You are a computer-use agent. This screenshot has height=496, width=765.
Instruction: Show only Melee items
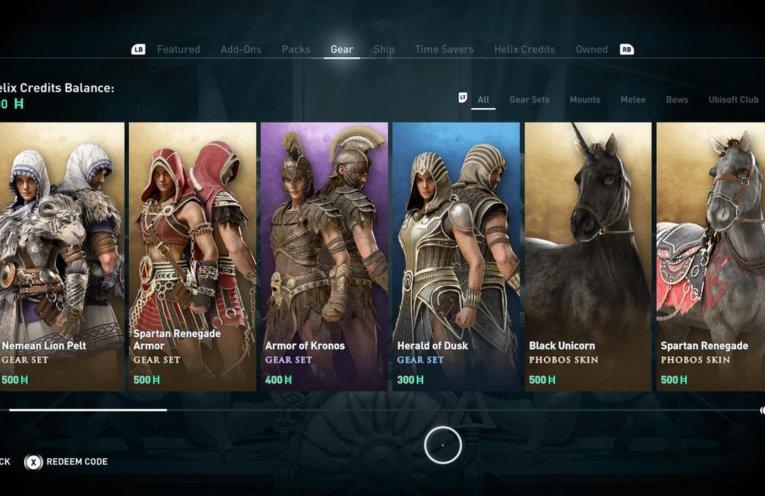coord(632,100)
